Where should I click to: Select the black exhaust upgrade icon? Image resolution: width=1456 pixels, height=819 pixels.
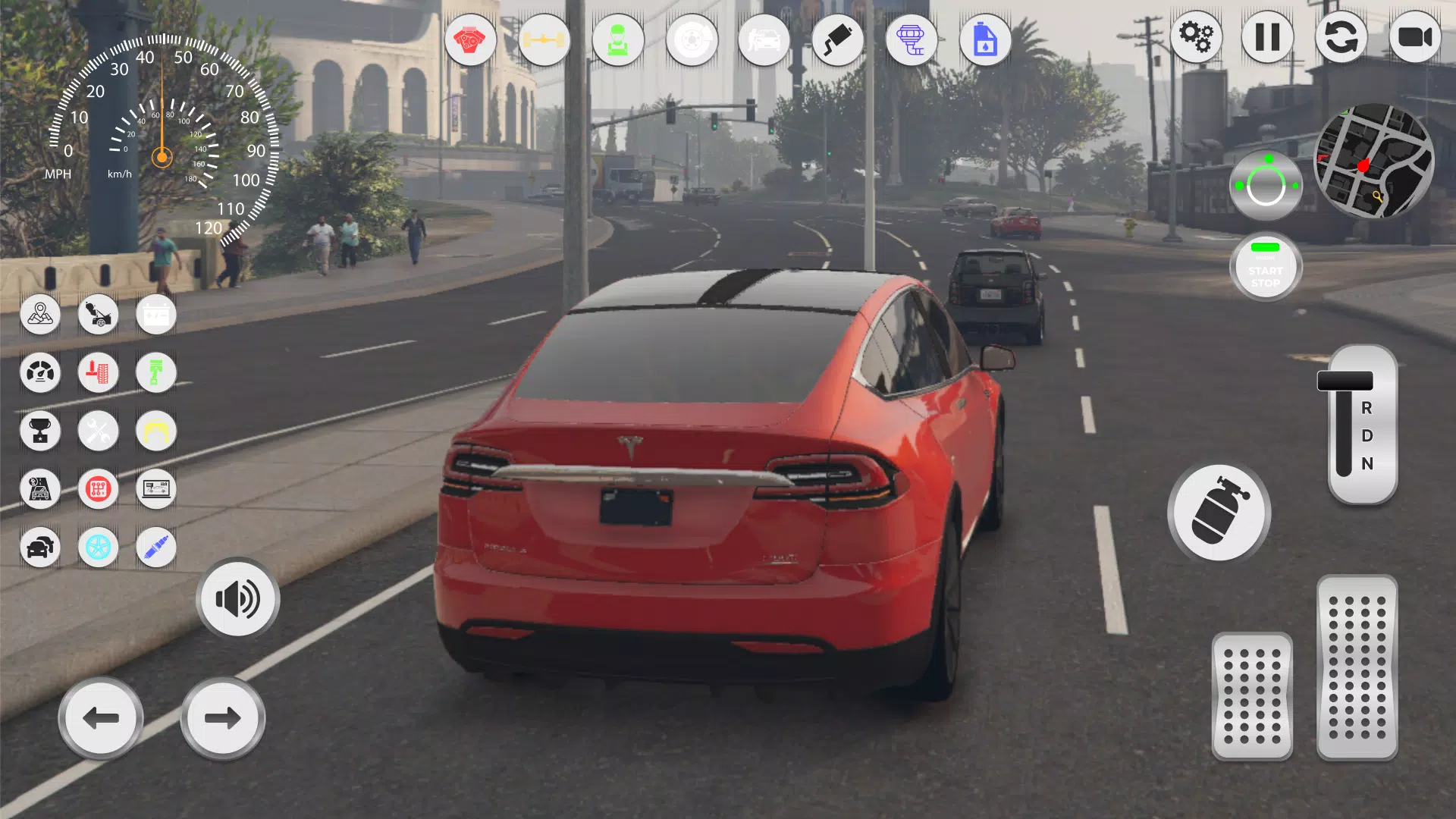[x=838, y=41]
